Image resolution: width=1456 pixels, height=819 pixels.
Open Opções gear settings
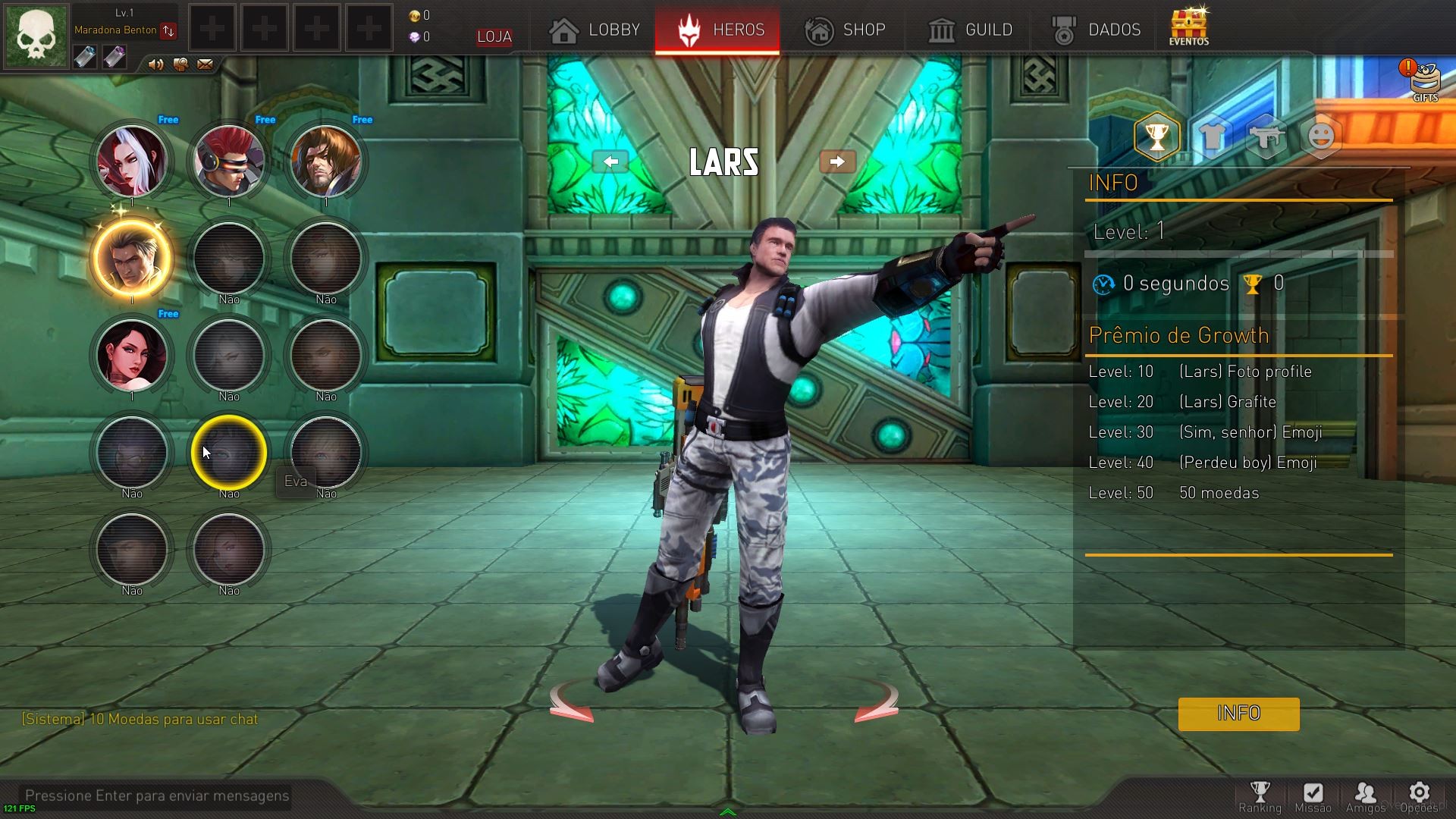coord(1419,797)
